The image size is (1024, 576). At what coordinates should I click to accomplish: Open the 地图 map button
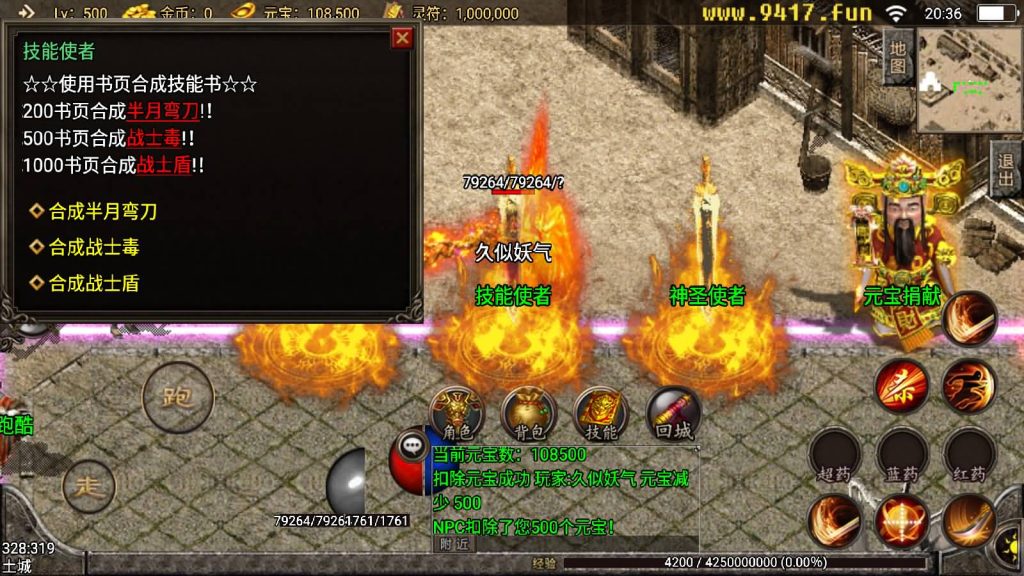pyautogui.click(x=898, y=56)
